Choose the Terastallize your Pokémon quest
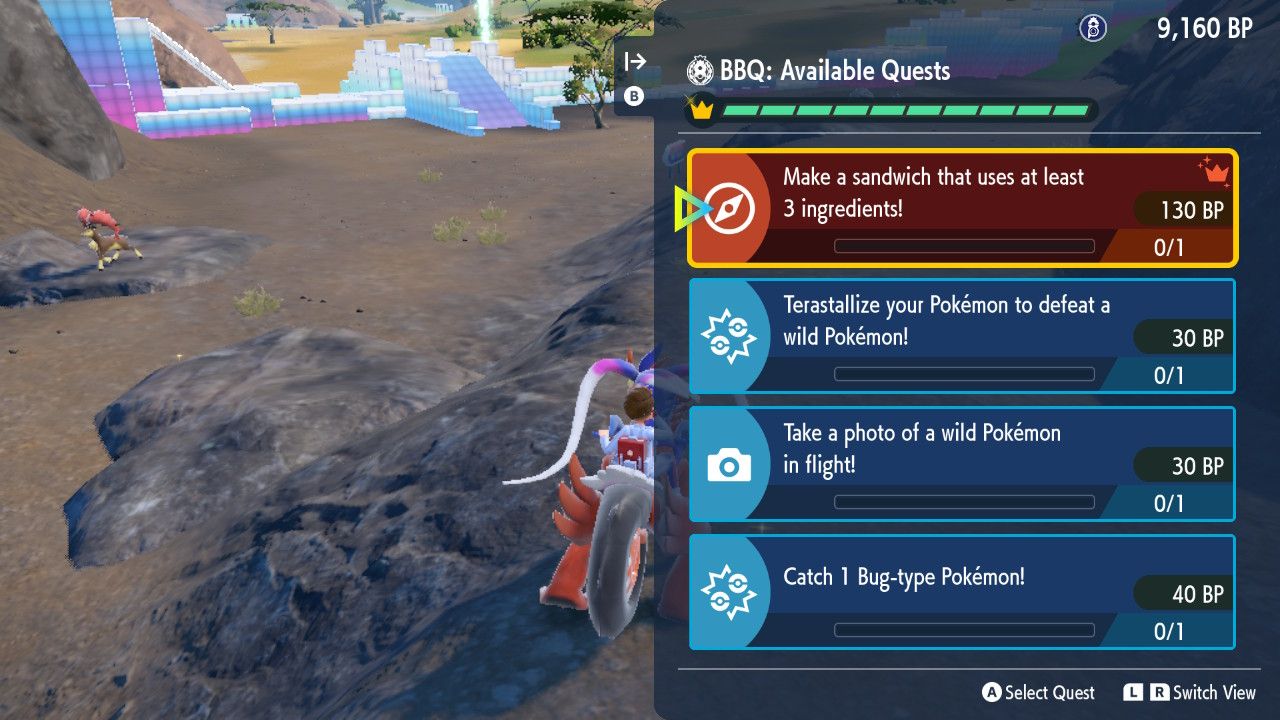 [962, 336]
